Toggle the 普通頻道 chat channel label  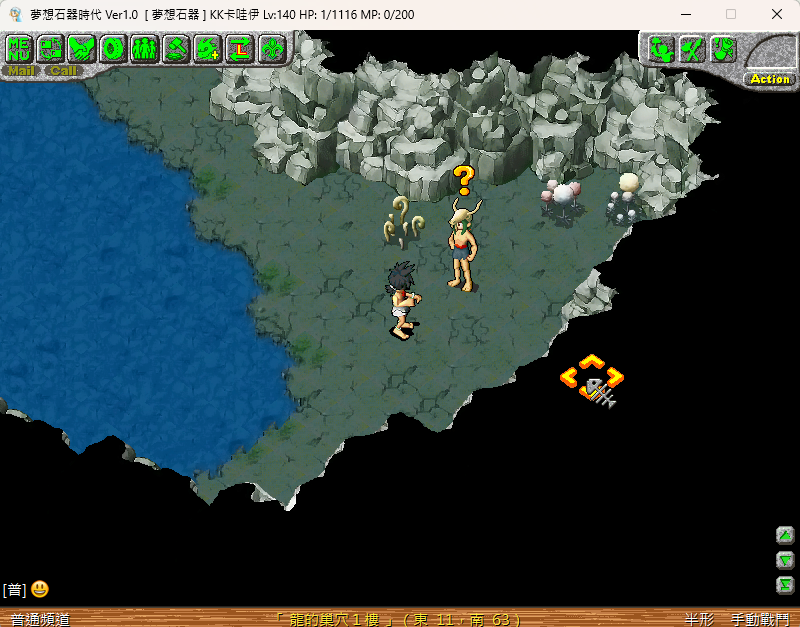pos(40,620)
